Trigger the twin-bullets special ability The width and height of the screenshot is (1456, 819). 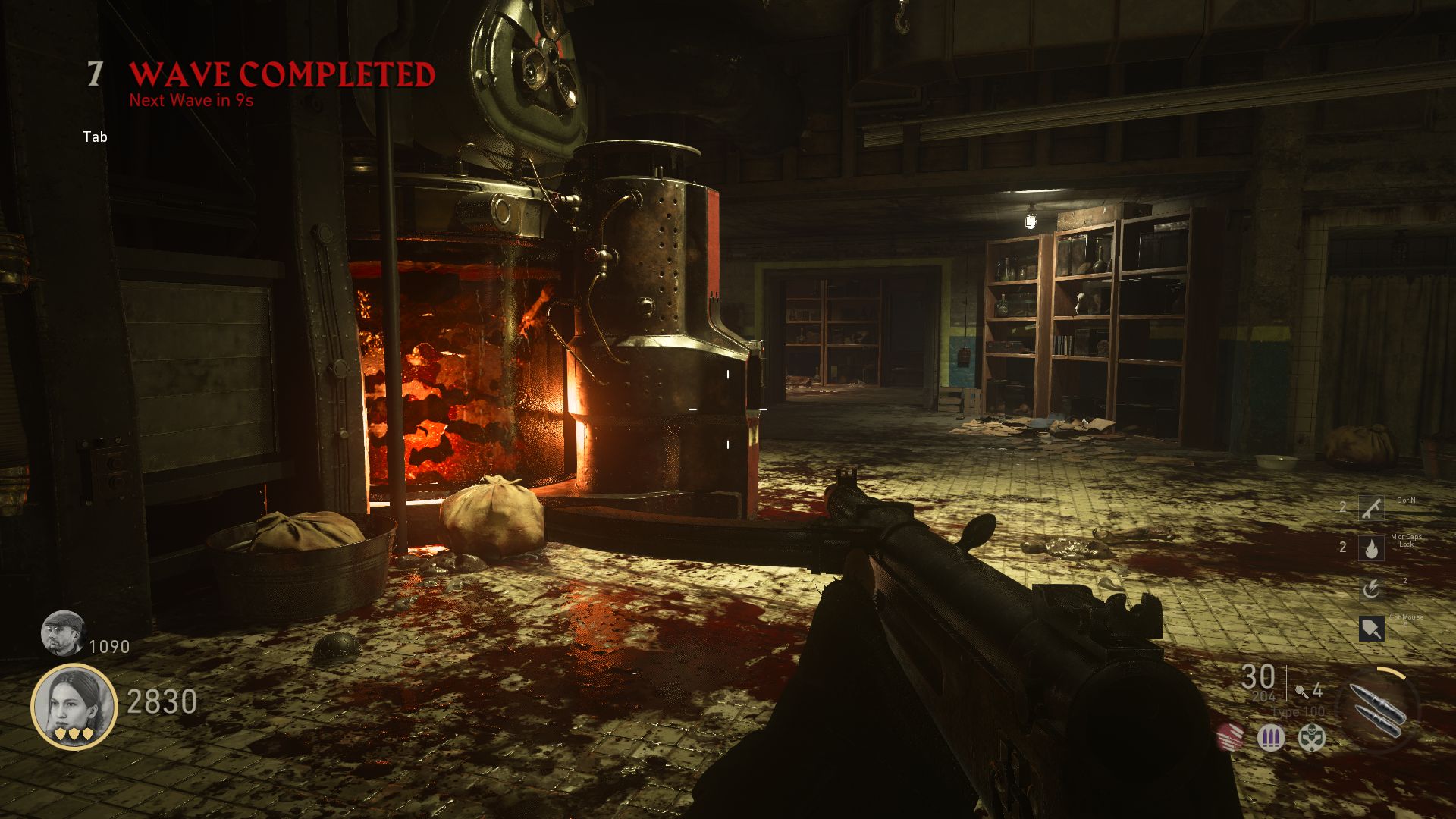point(1379,708)
